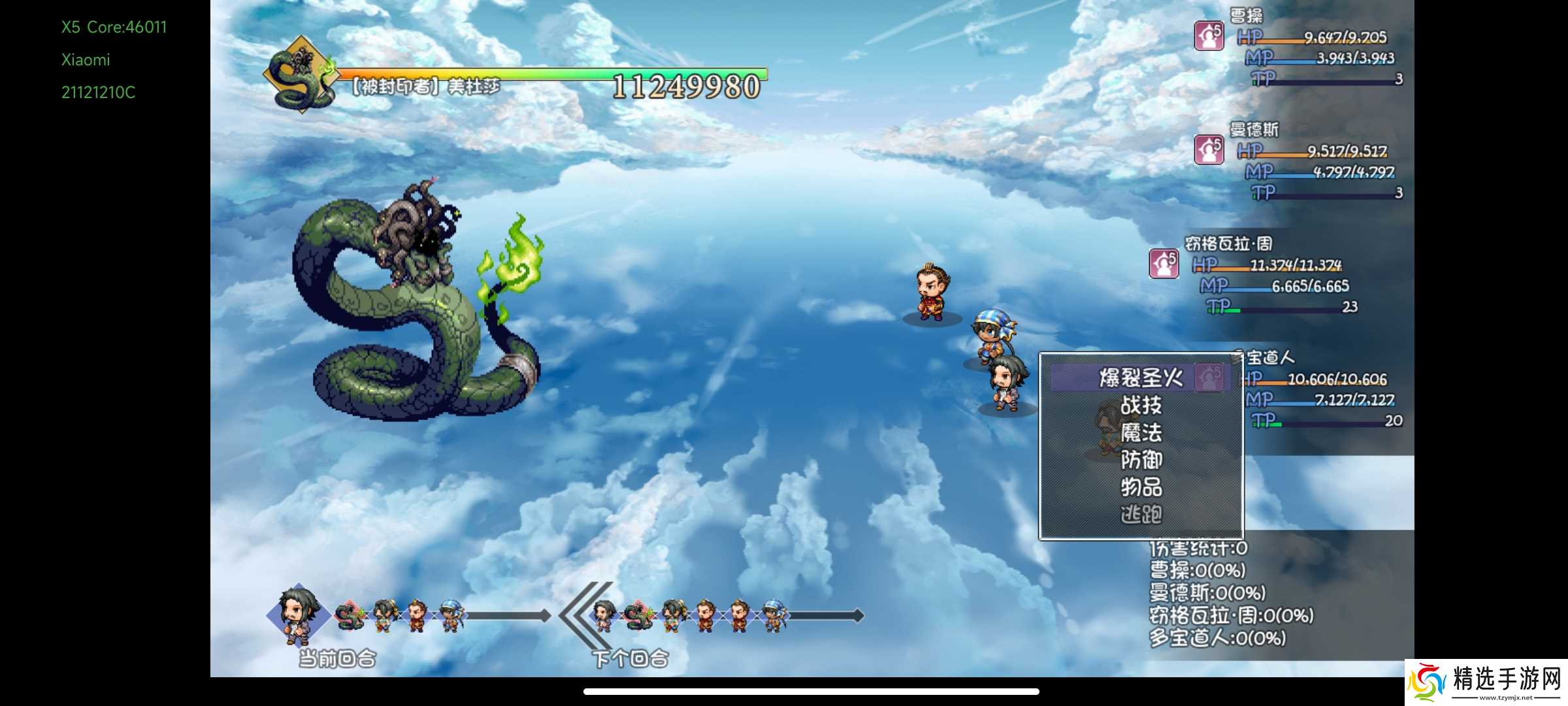Viewport: 1568px width, 706px height.
Task: Choose 逃跑 to flee the battle
Action: point(1141,514)
